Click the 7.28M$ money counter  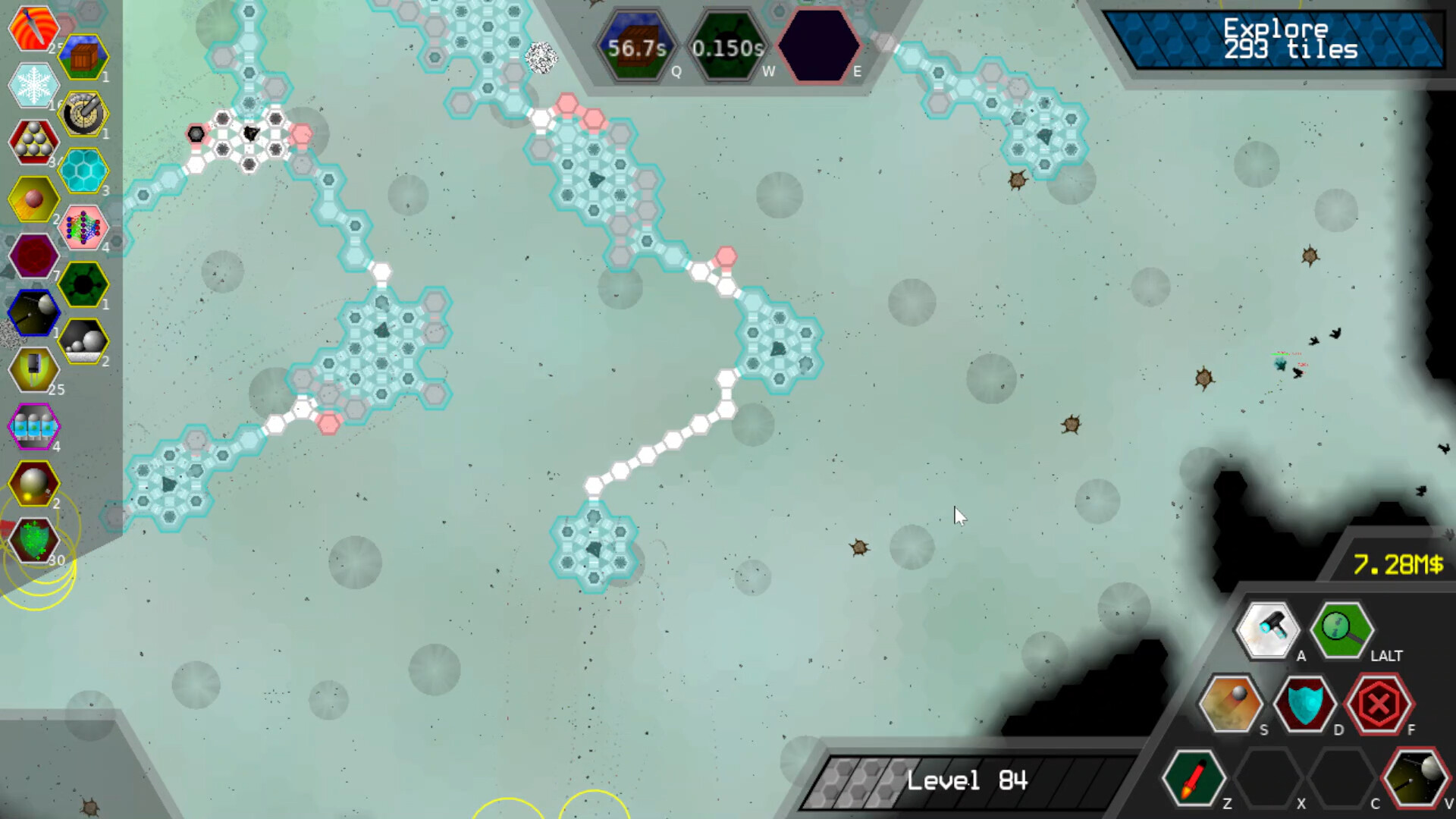click(1400, 565)
